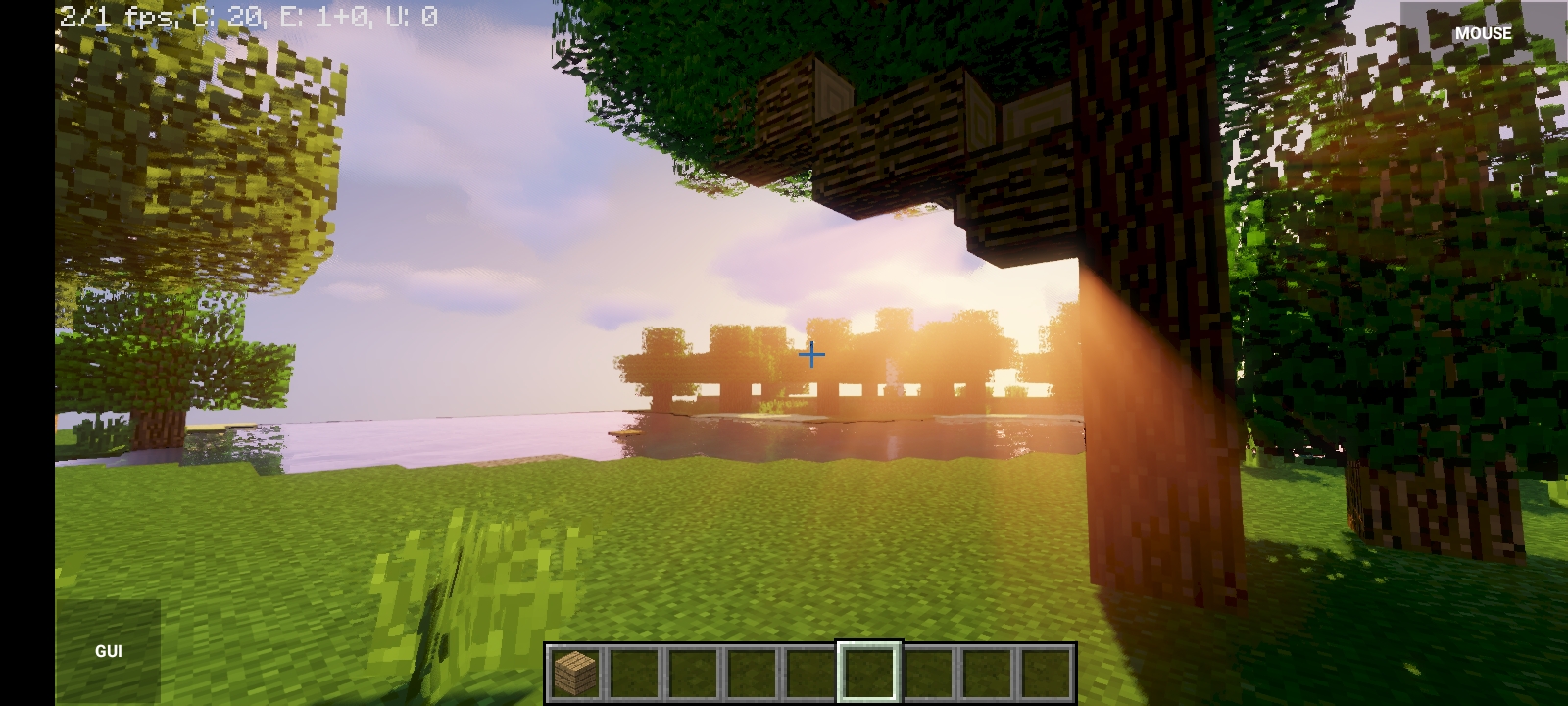Select the wooden planks in hotbar slot one
This screenshot has height=706, width=1568.
tap(573, 670)
